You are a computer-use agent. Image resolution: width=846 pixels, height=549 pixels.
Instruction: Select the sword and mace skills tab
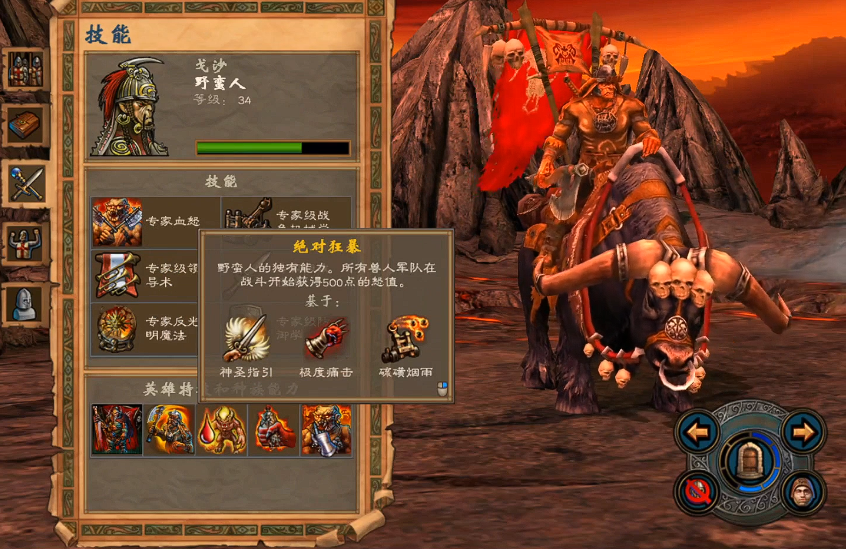26,183
